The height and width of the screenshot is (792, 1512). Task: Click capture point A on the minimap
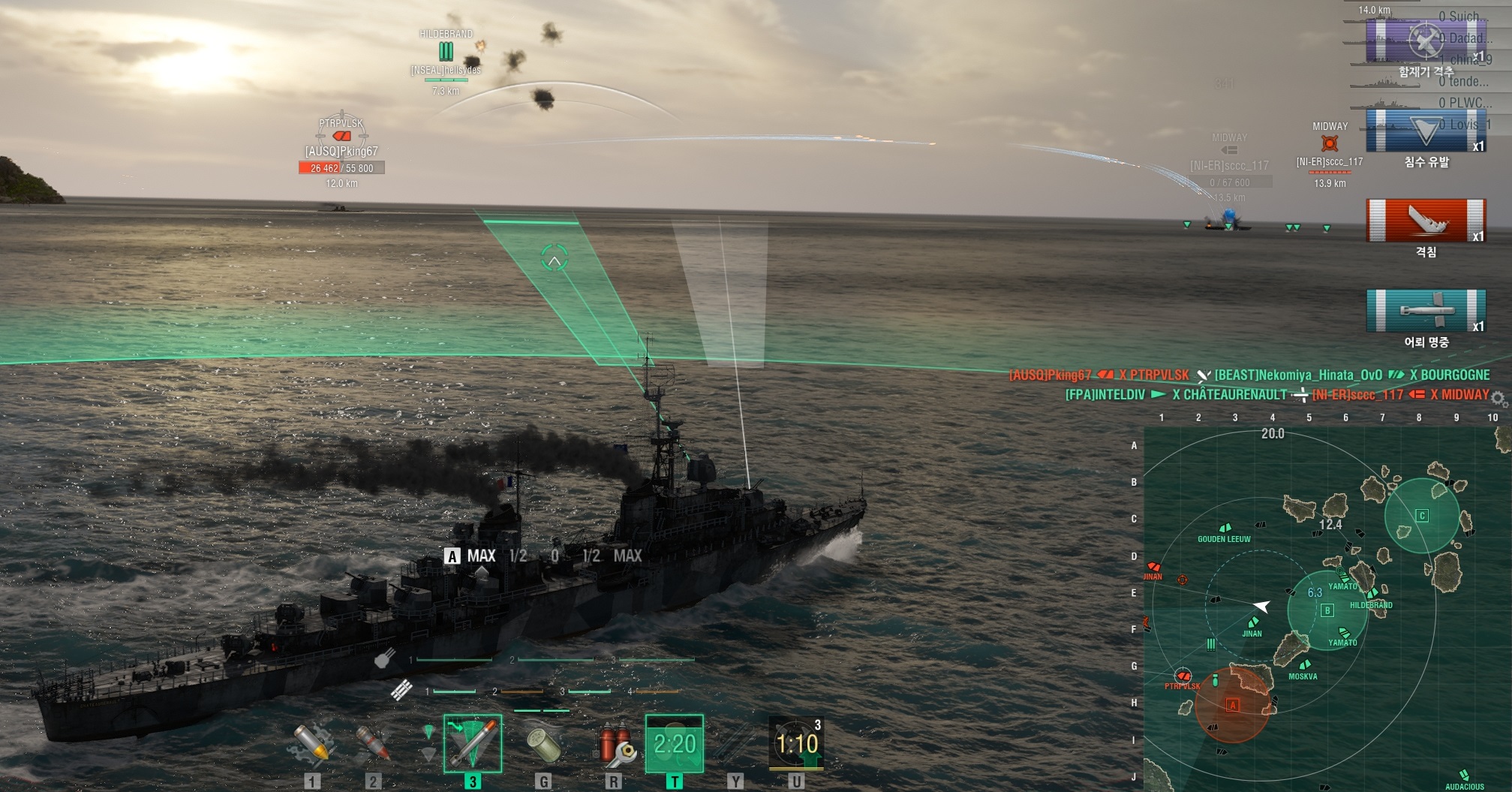[x=1232, y=705]
